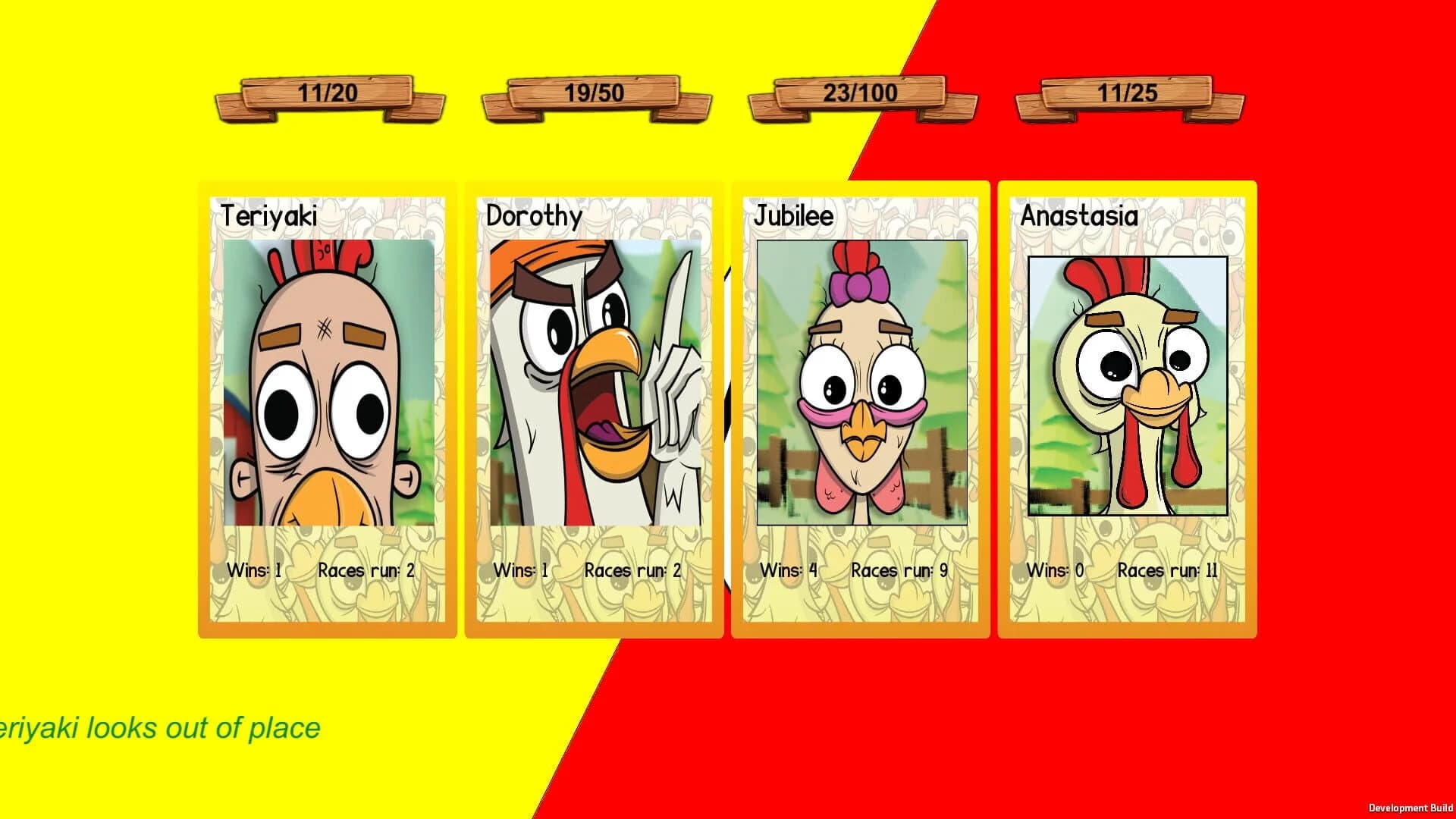Click the wooden 11/20 progress sign
Image resolution: width=1456 pixels, height=819 pixels.
coord(330,95)
